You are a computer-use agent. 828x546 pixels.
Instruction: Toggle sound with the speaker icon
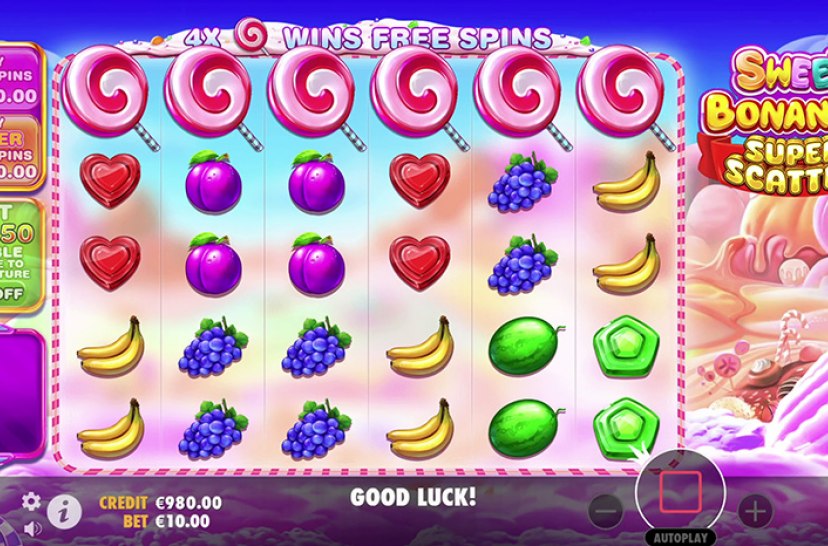[31, 526]
